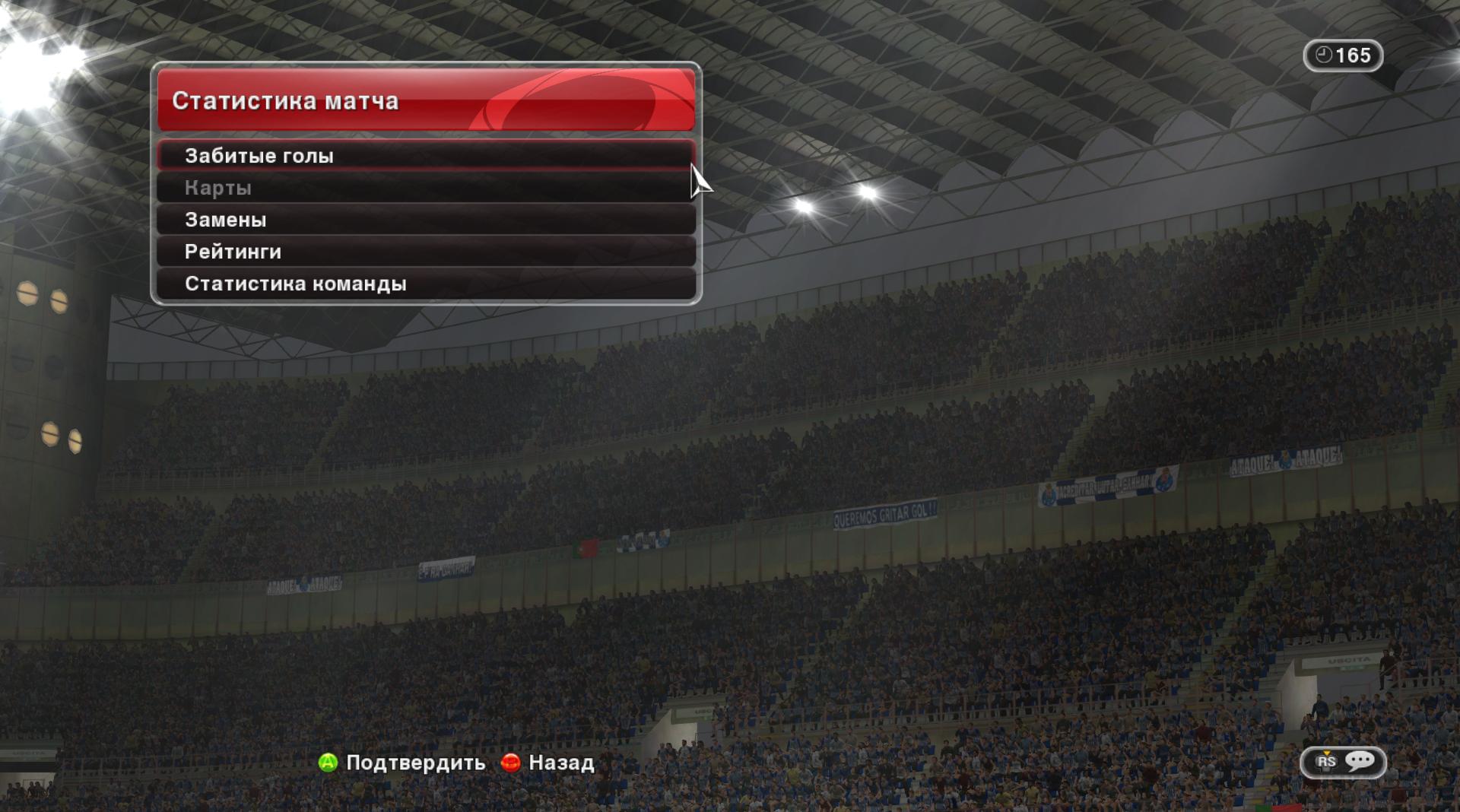Viewport: 1460px width, 812px height.
Task: Choose Замены from the match statistics
Action: pyautogui.click(x=426, y=220)
